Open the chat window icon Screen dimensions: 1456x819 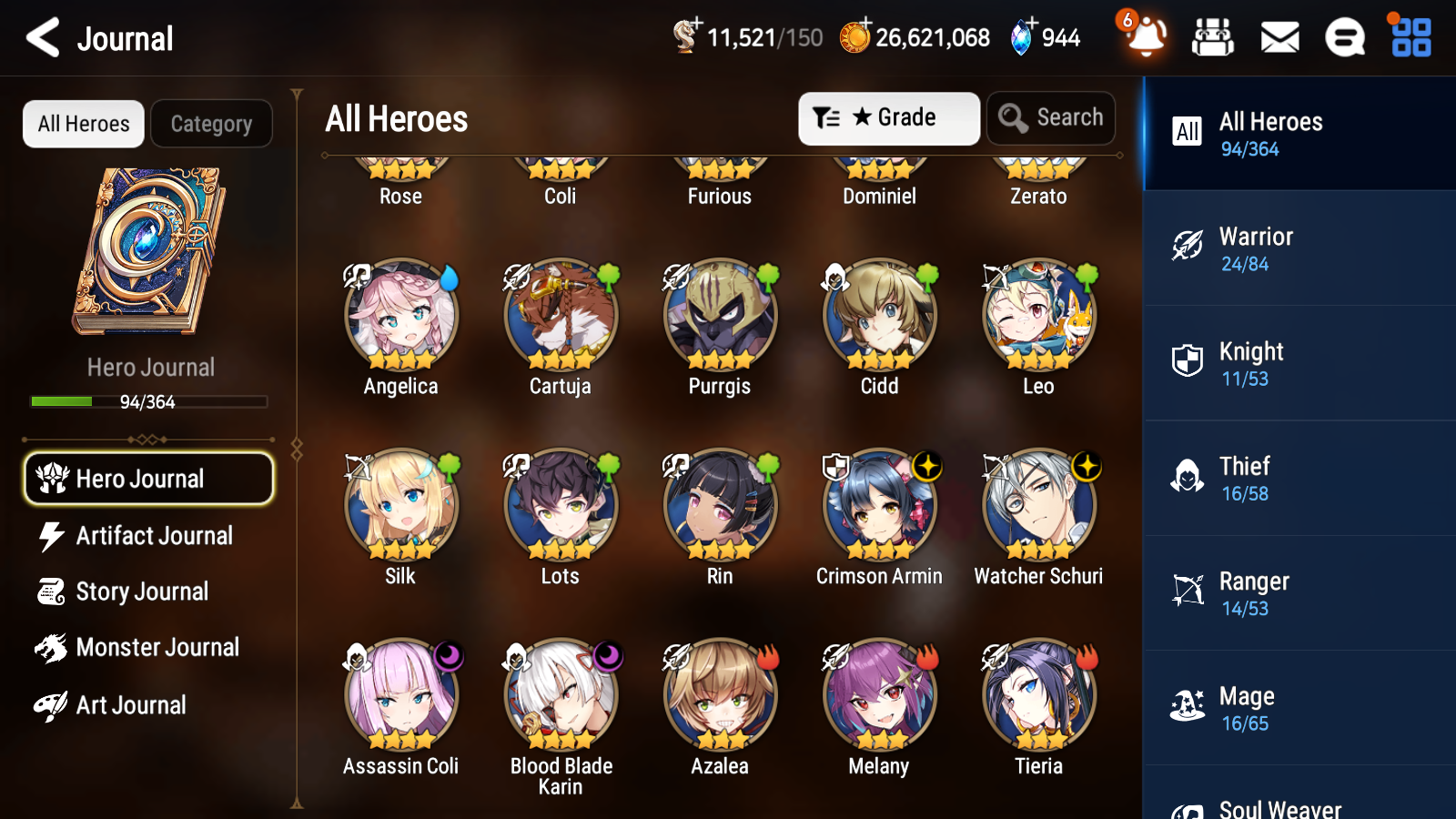(1344, 37)
